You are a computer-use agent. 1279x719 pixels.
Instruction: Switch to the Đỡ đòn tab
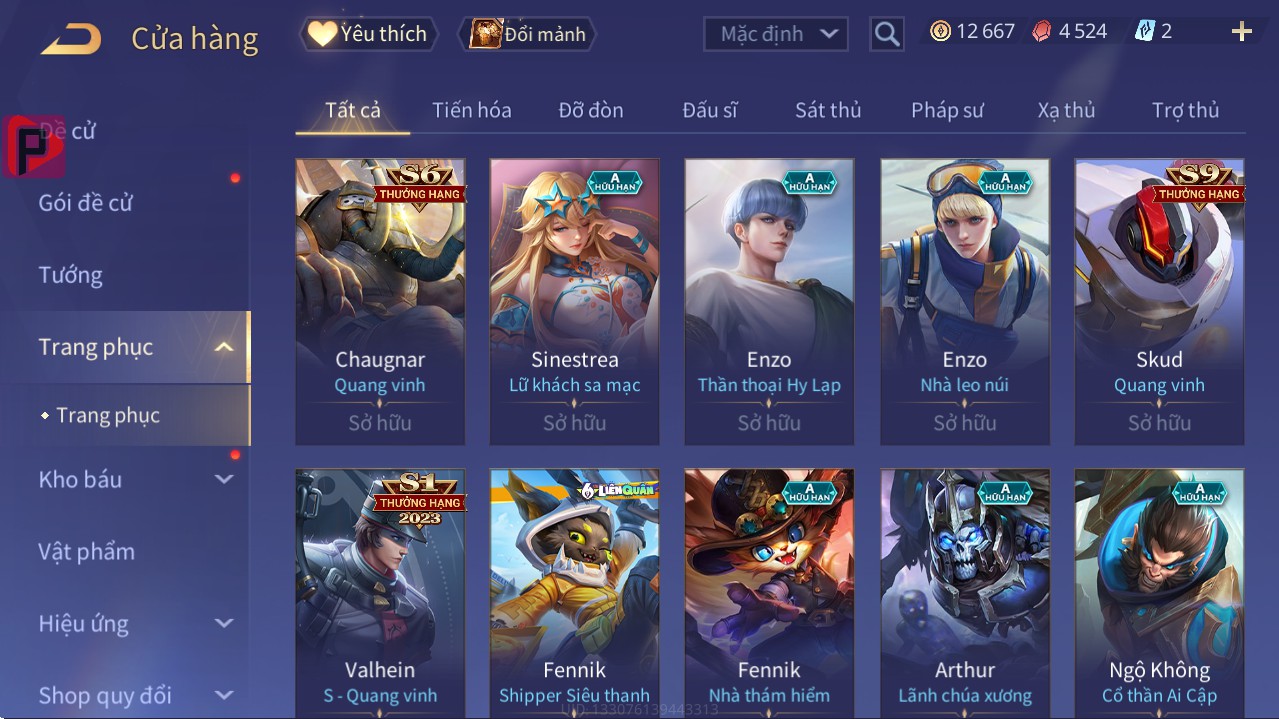pyautogui.click(x=590, y=110)
